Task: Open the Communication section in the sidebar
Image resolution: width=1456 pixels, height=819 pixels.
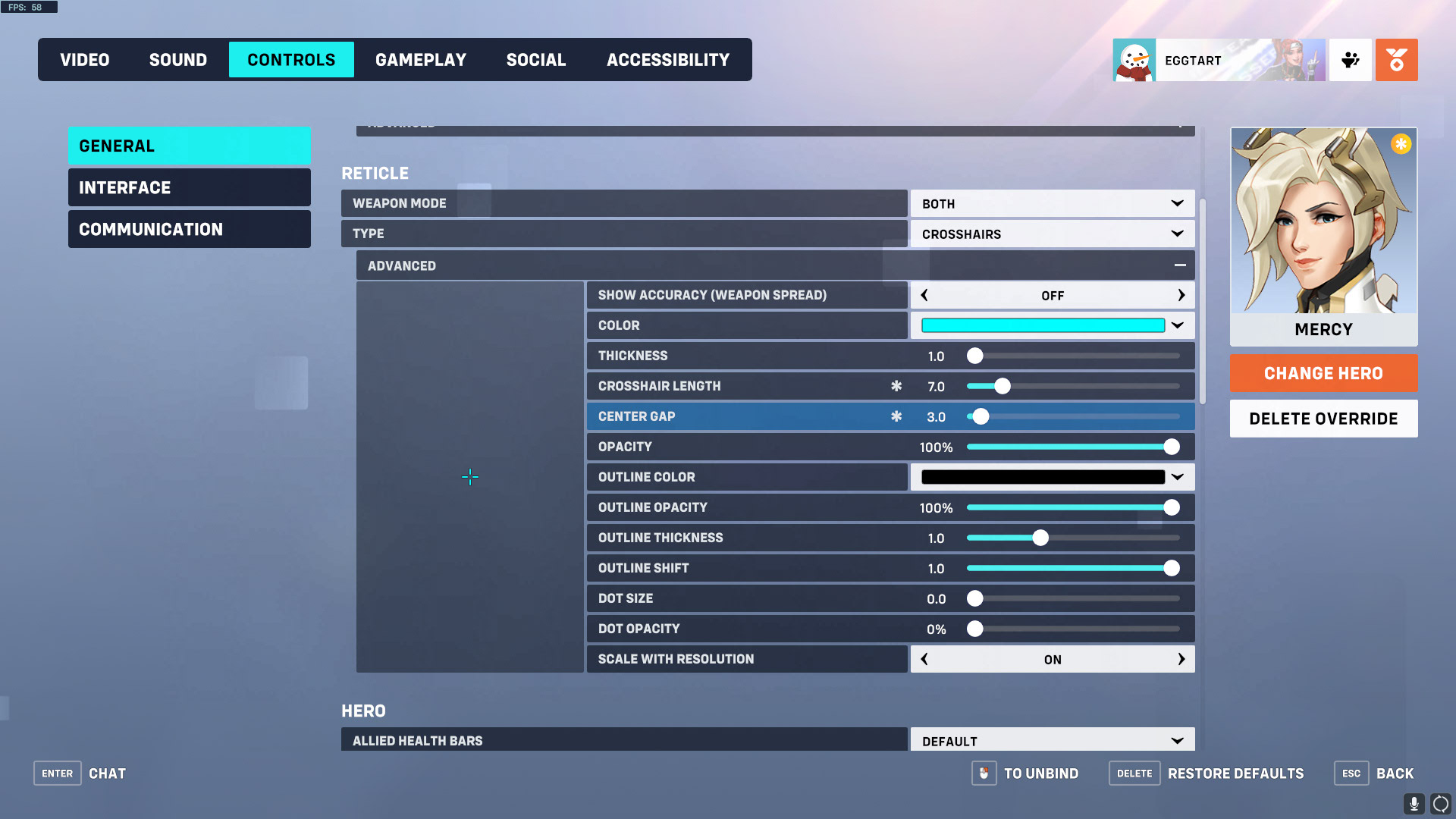Action: click(189, 229)
